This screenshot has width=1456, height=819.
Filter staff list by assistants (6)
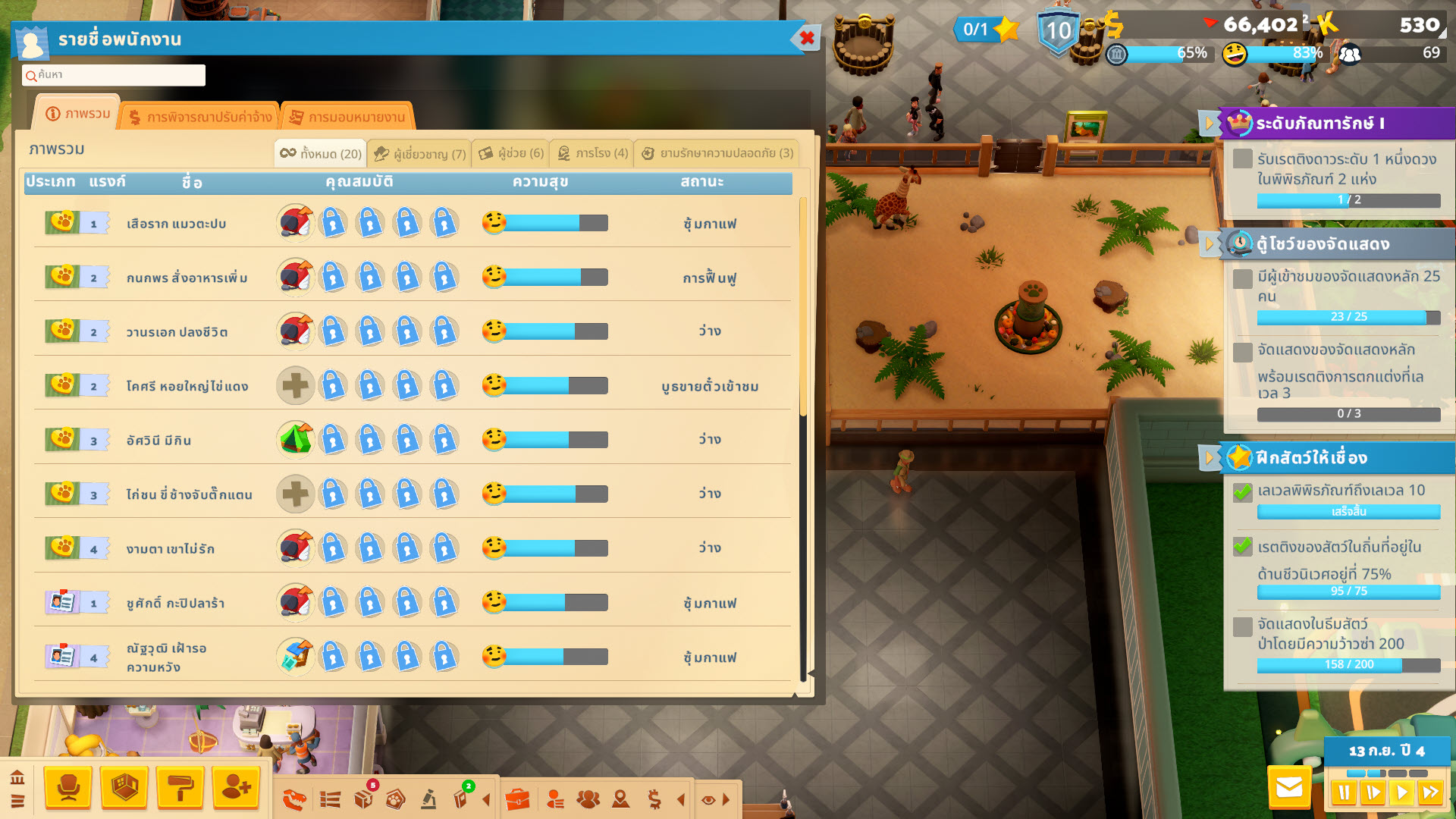(511, 154)
